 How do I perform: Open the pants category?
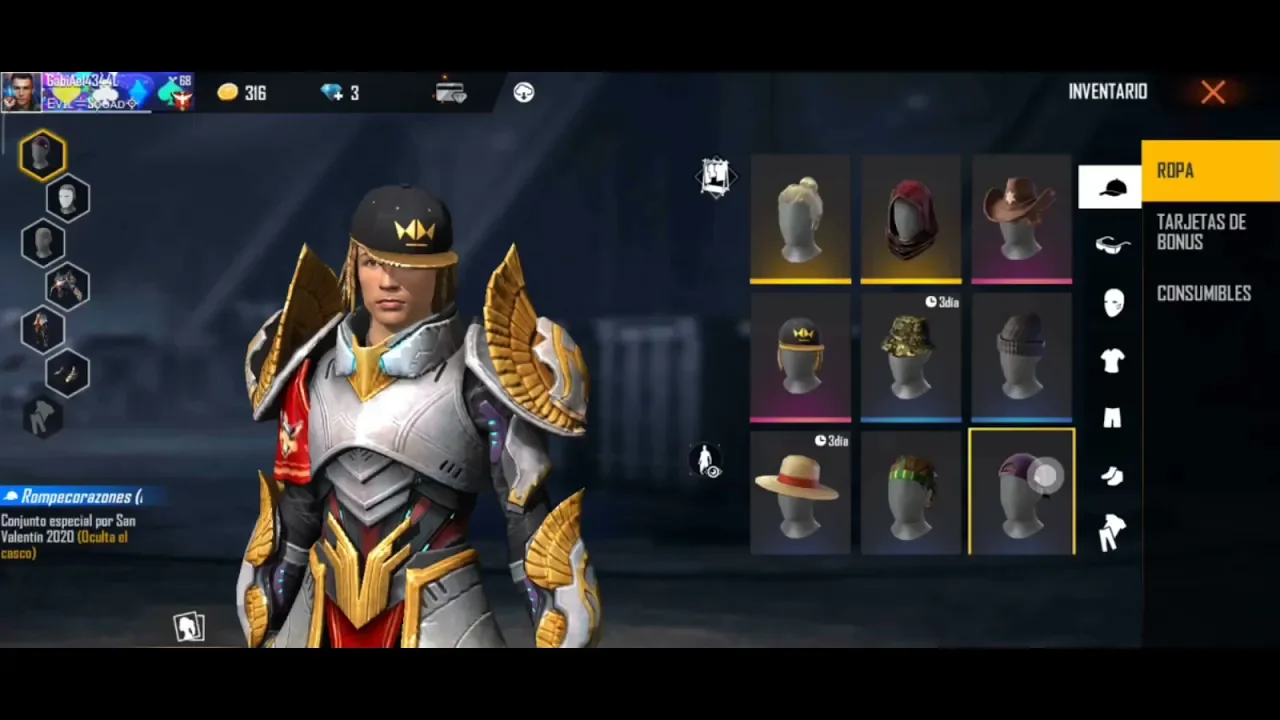pos(1112,418)
